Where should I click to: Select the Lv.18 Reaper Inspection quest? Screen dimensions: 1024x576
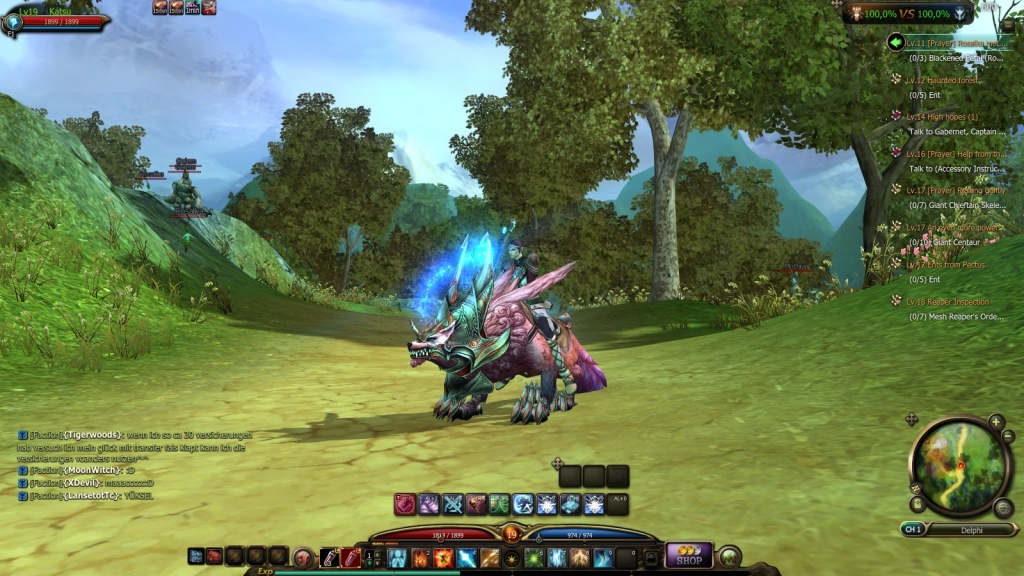[x=948, y=301]
